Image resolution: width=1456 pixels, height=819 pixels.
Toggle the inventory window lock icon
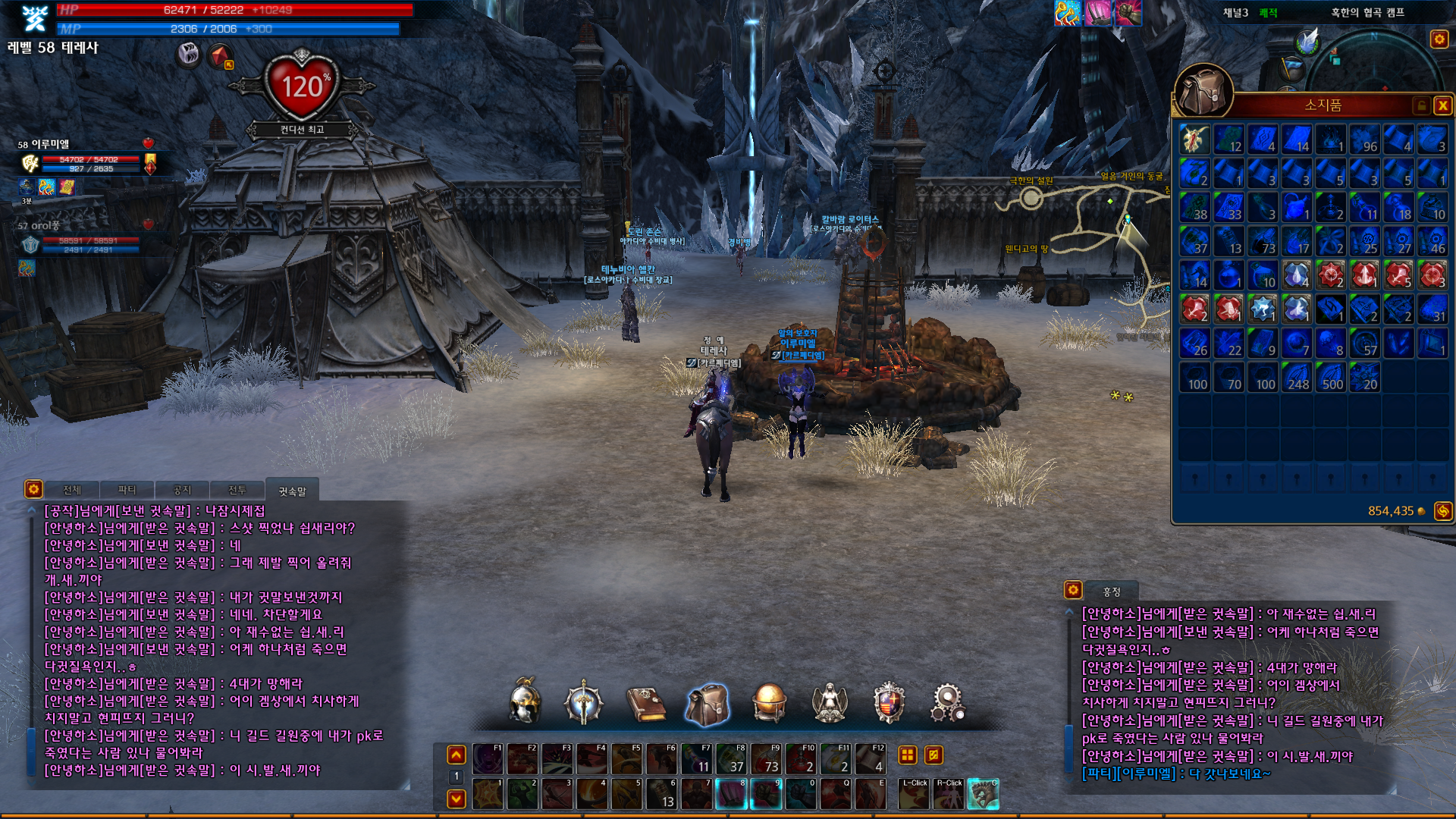coord(1422,105)
